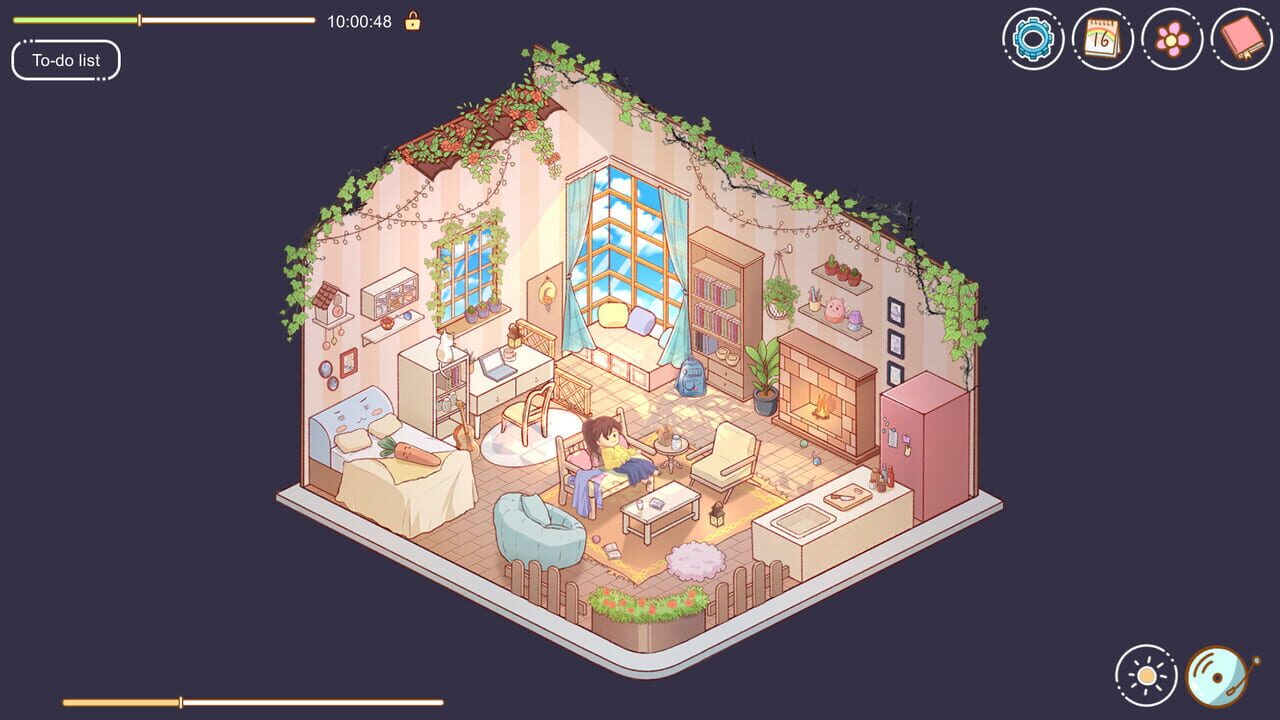
Task: Click the timer showing 10:00:48
Action: pos(360,21)
